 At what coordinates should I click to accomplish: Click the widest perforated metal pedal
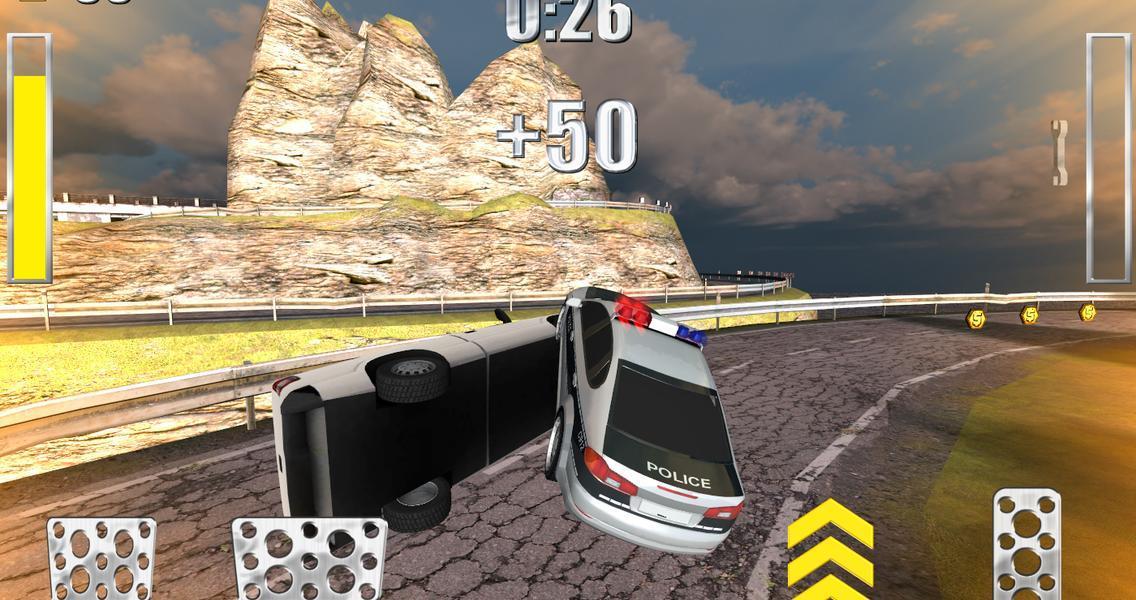pos(309,558)
